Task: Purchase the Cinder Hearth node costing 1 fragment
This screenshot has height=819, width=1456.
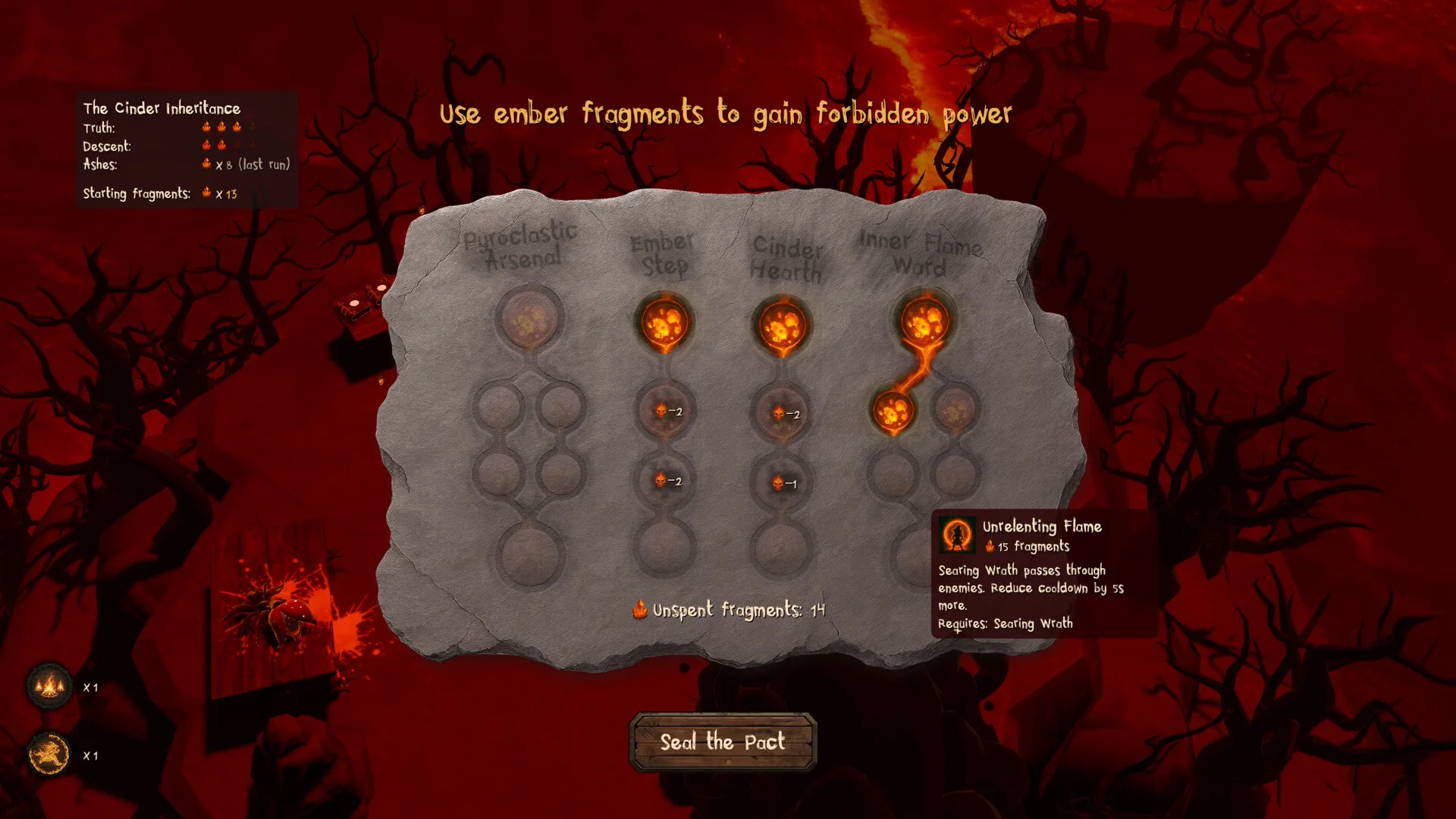Action: pyautogui.click(x=781, y=483)
